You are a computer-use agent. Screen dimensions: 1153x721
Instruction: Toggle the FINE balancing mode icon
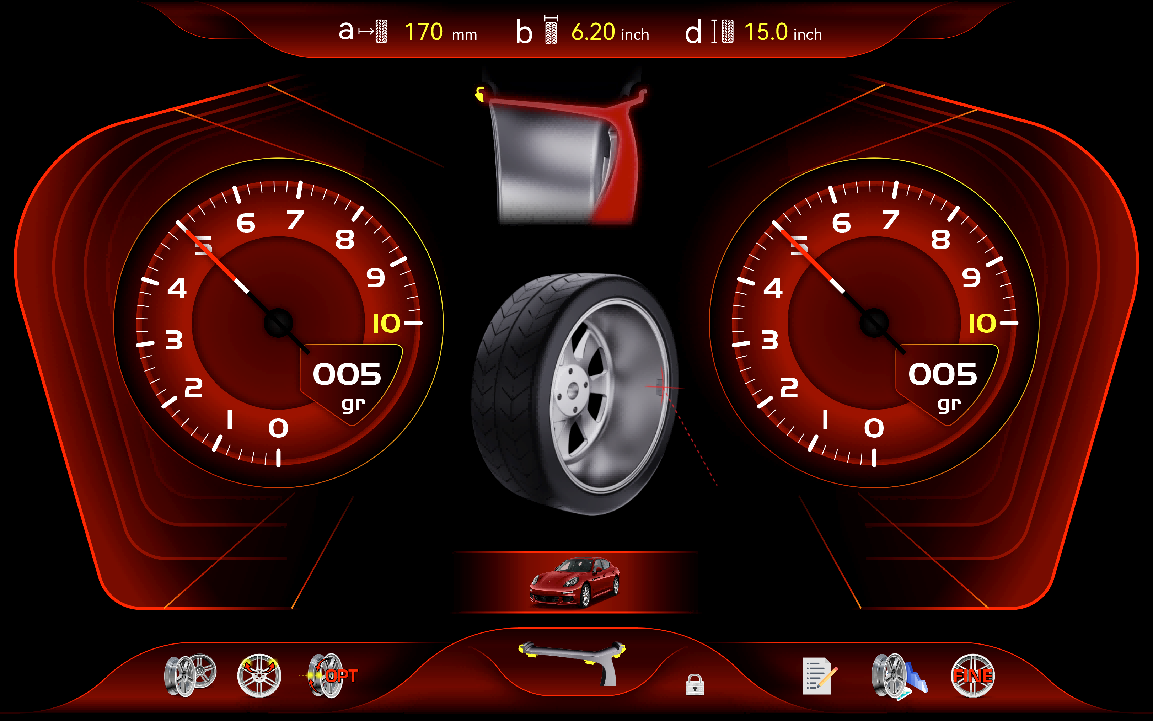tap(972, 675)
